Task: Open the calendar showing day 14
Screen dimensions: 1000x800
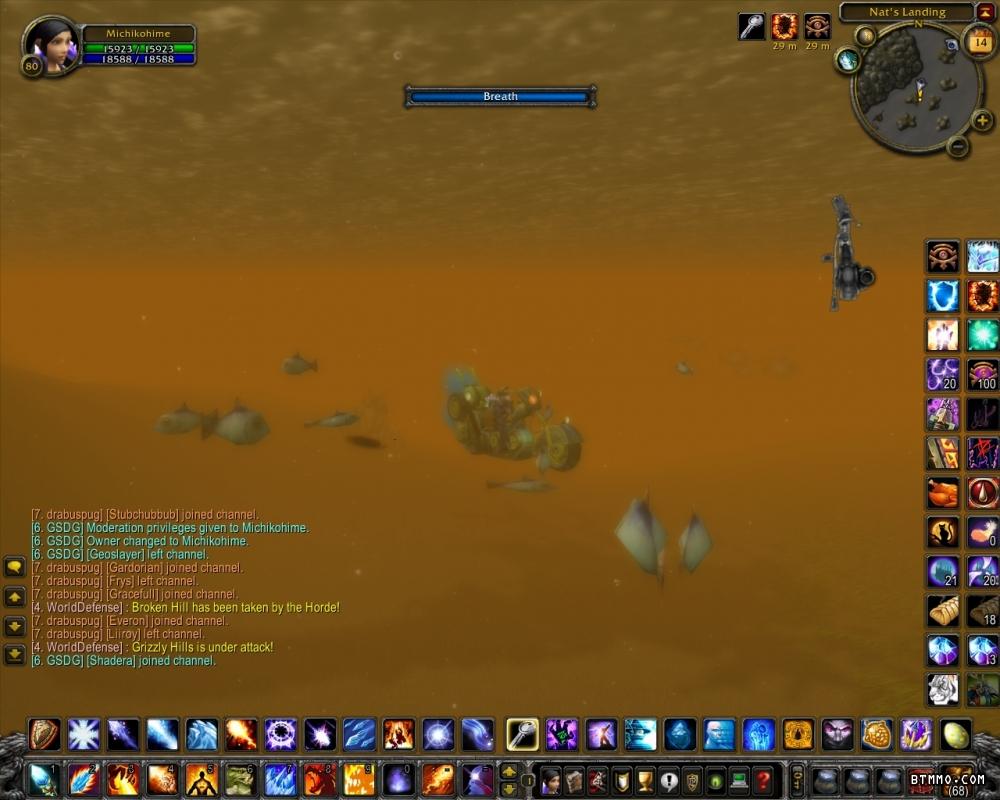Action: (979, 42)
